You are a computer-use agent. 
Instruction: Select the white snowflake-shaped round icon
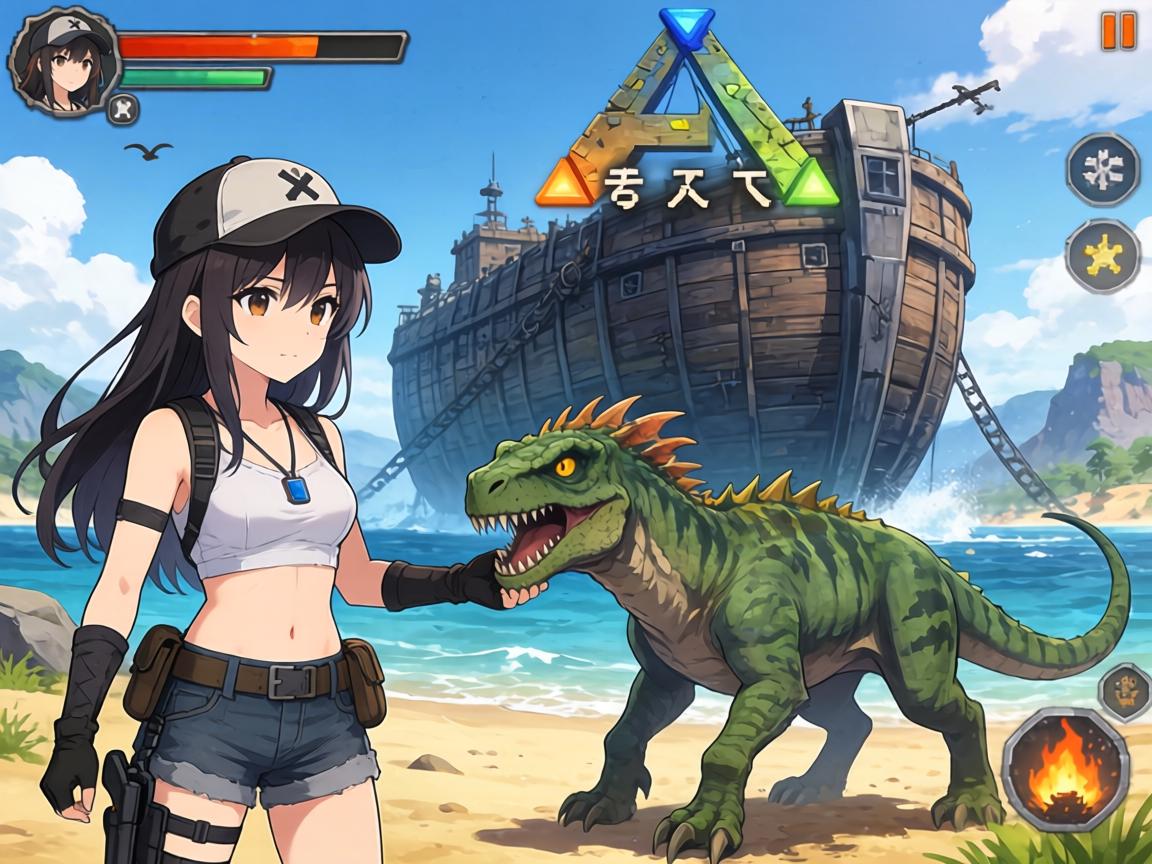point(1102,170)
